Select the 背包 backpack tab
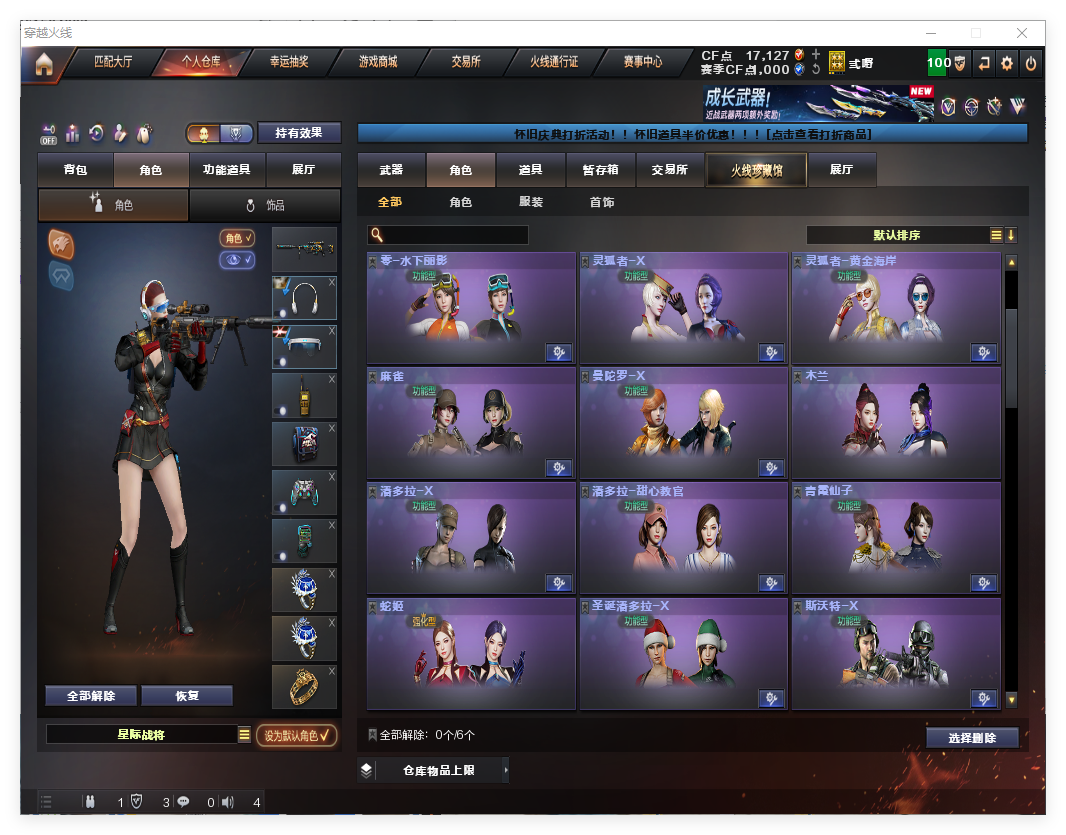This screenshot has height=835, width=1066. pos(75,170)
